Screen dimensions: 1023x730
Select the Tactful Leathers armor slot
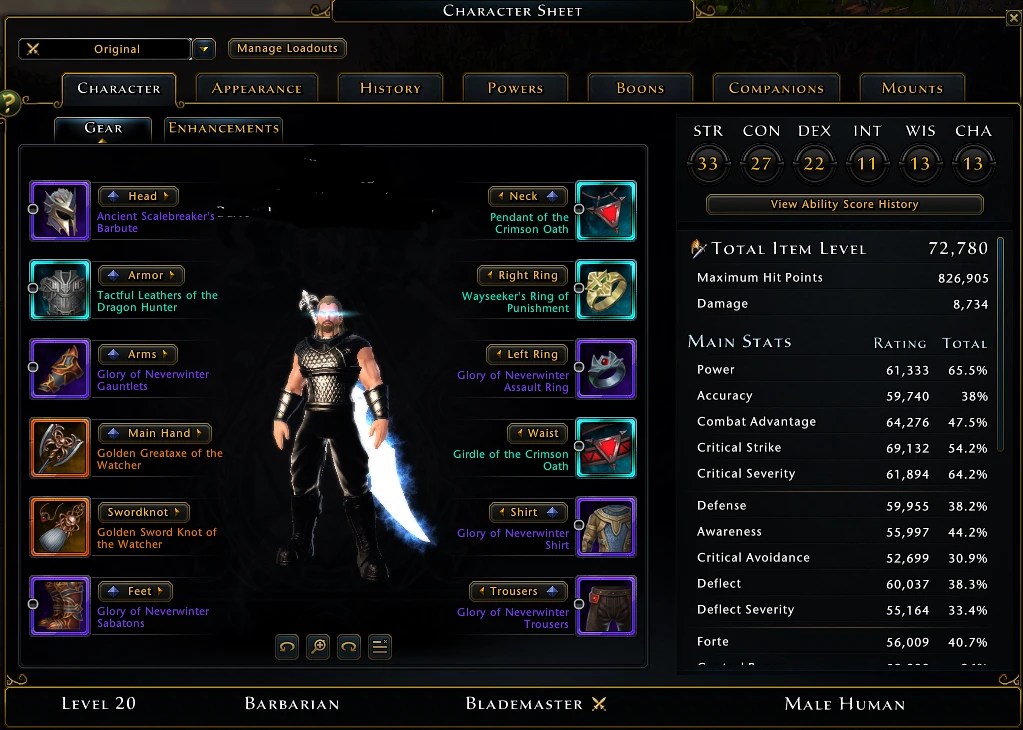click(60, 290)
